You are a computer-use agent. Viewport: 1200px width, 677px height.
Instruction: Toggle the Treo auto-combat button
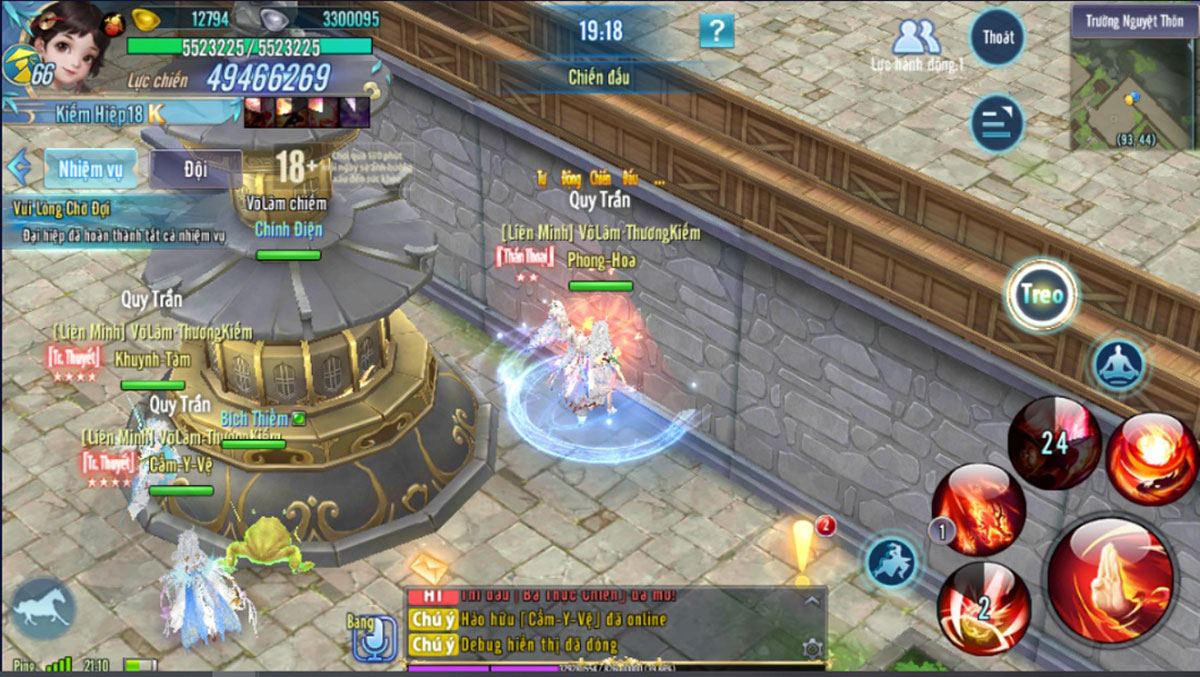(1041, 295)
